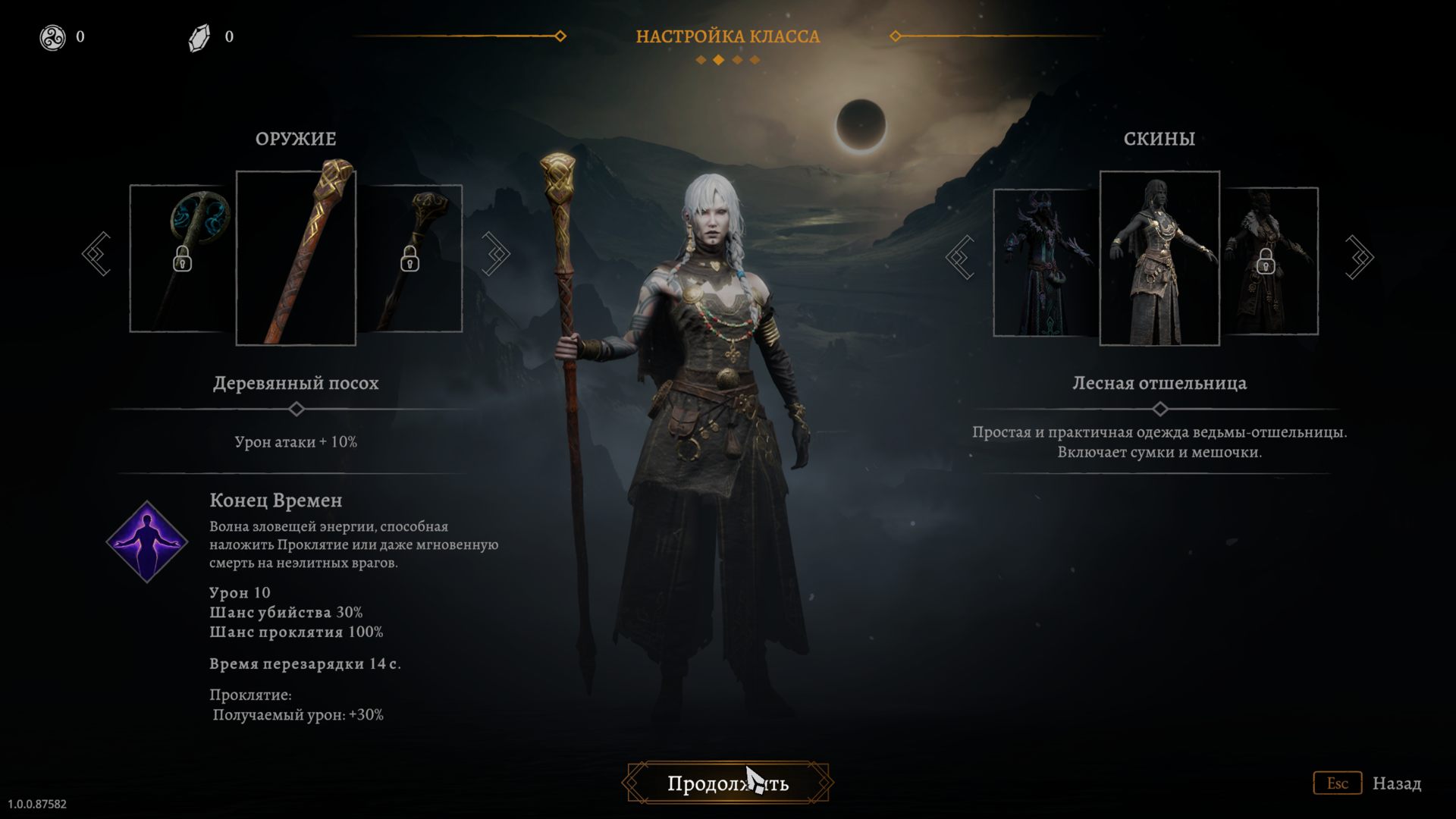
Task: Click the НАСТРОЙКА КЛАССА header
Action: [727, 36]
